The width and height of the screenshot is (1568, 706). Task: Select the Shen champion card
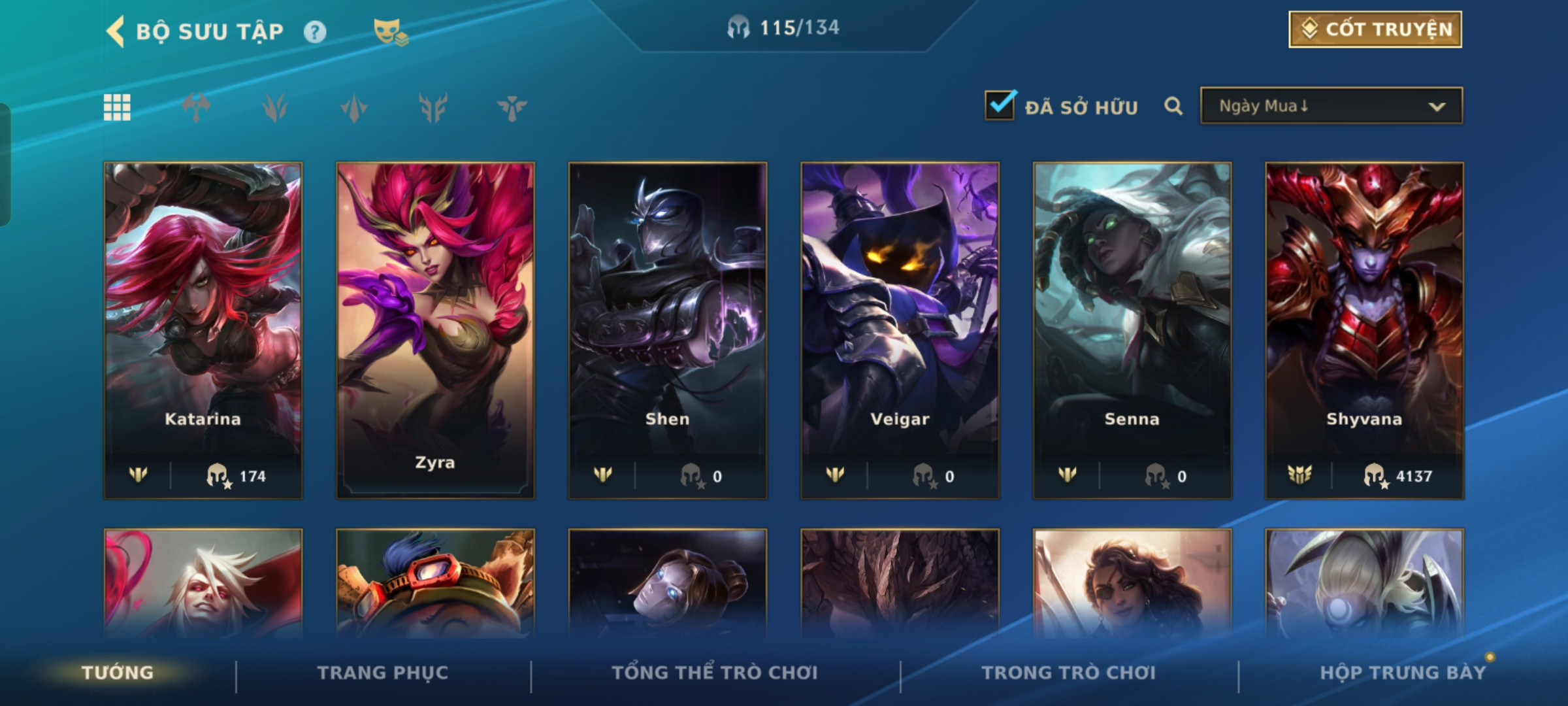tap(668, 330)
